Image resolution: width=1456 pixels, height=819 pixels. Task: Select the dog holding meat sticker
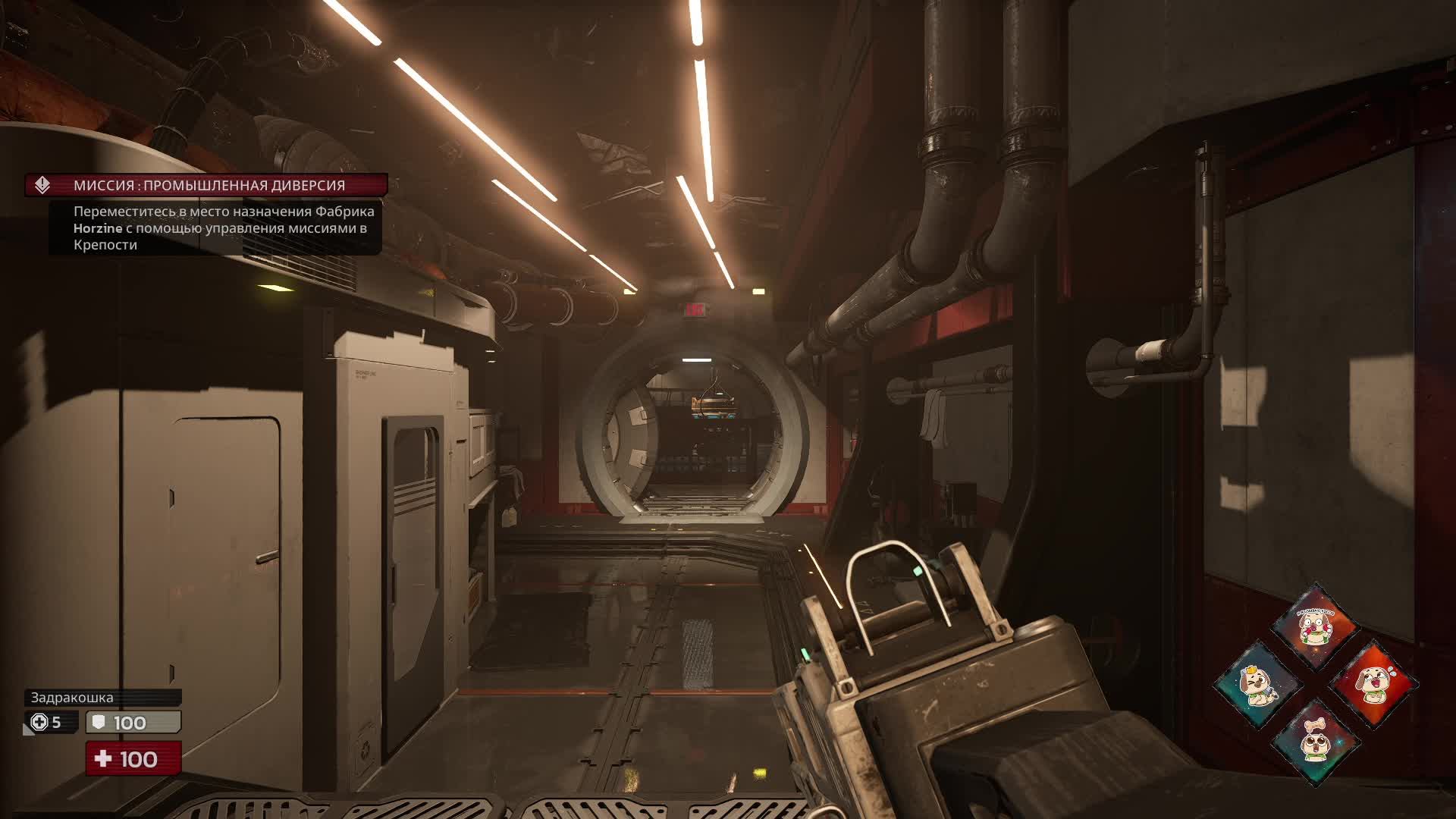[x=1316, y=627]
